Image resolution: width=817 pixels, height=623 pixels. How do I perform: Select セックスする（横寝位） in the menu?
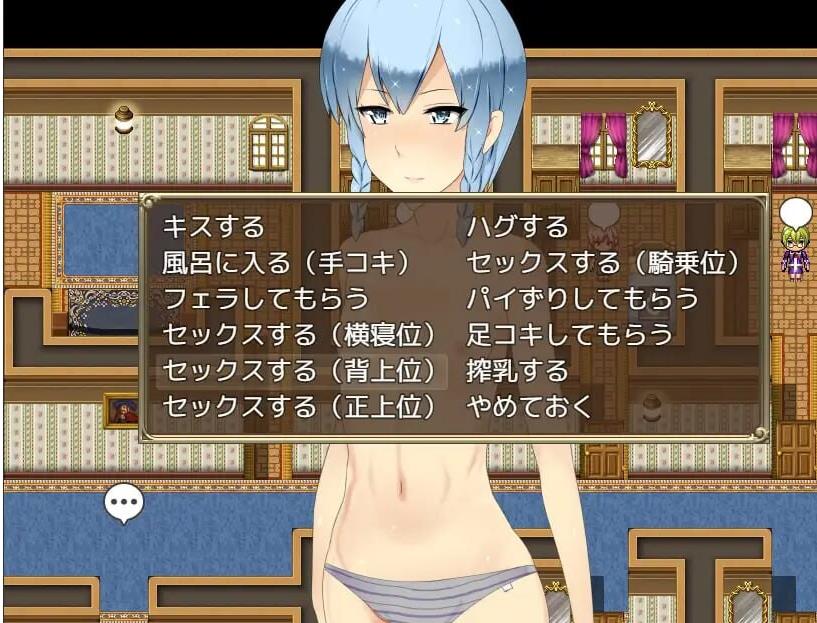coord(299,335)
